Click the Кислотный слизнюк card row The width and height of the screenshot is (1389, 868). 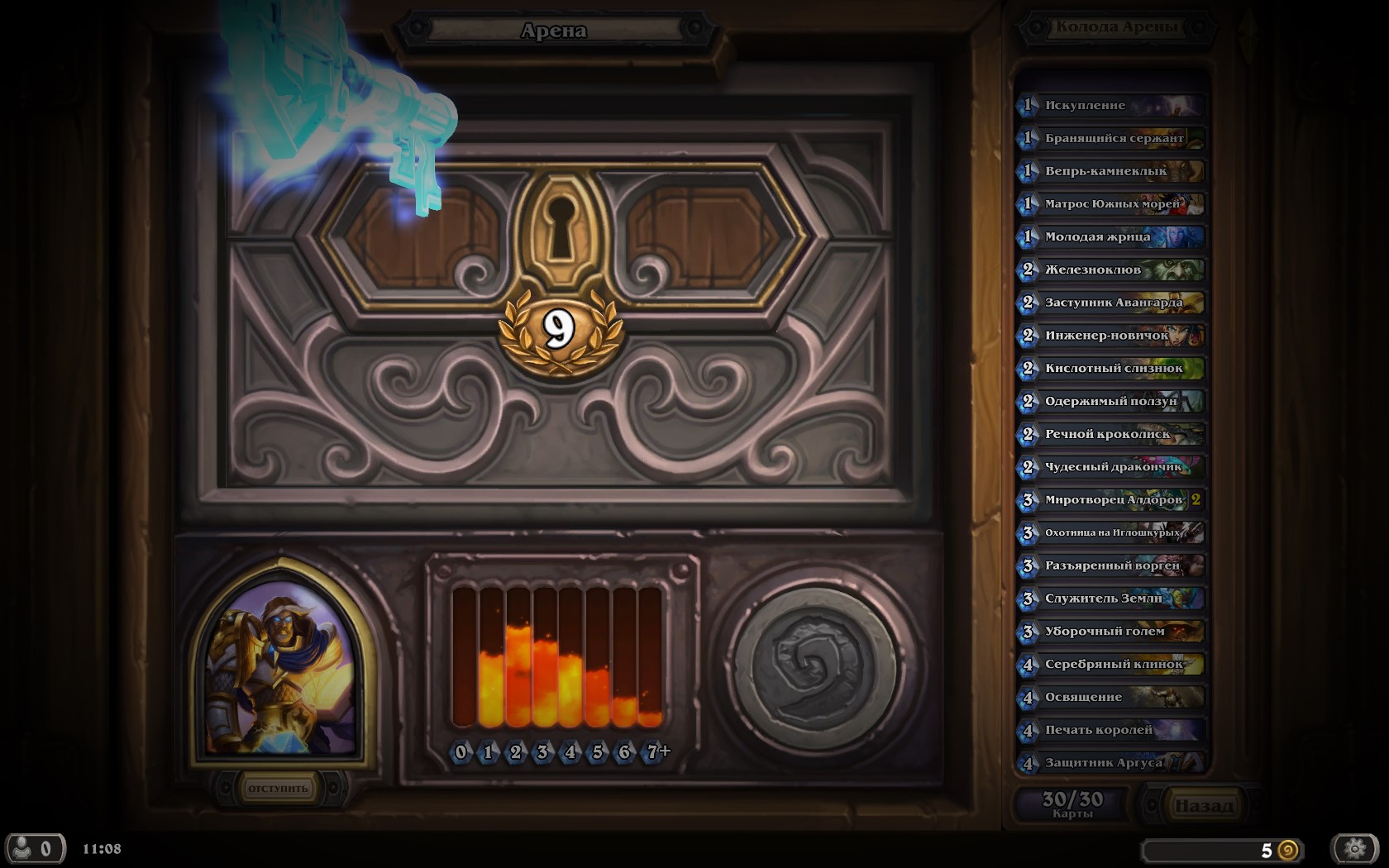tap(1110, 369)
